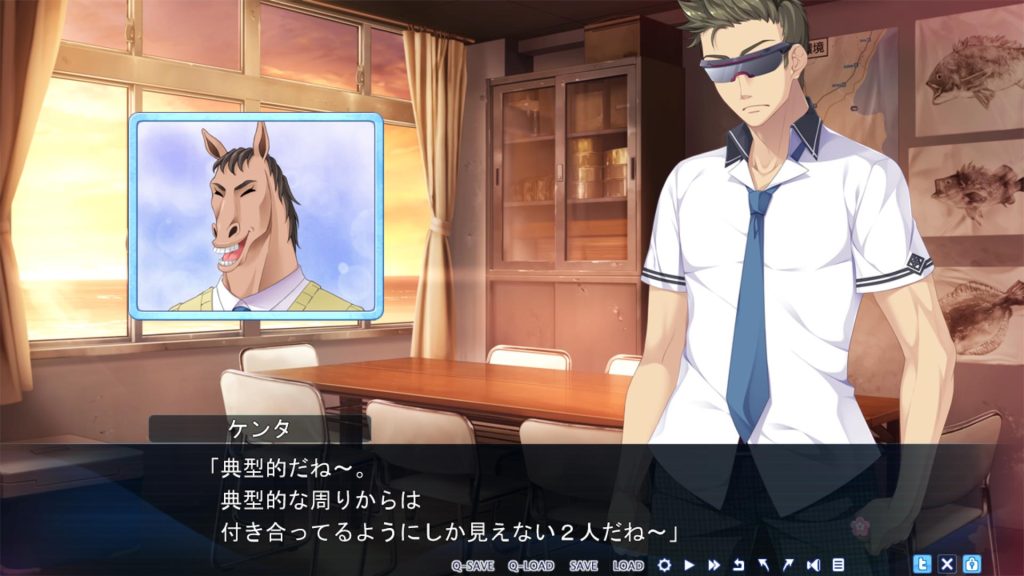Hide the text window with the X button
1024x576 pixels.
[x=947, y=564]
